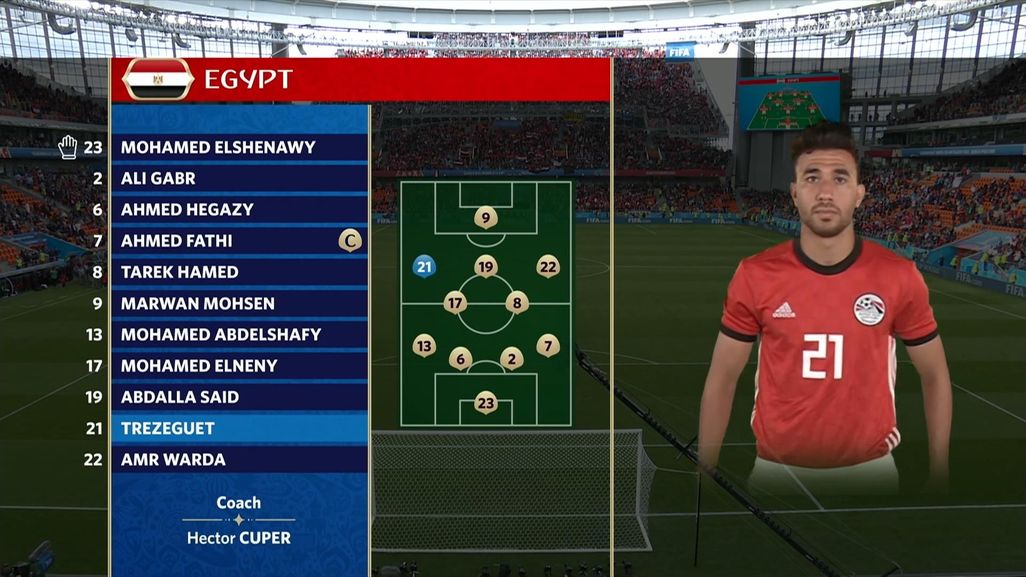Viewport: 1026px width, 577px height.
Task: Choose marker 22 on the formation diagram
Action: pos(548,266)
